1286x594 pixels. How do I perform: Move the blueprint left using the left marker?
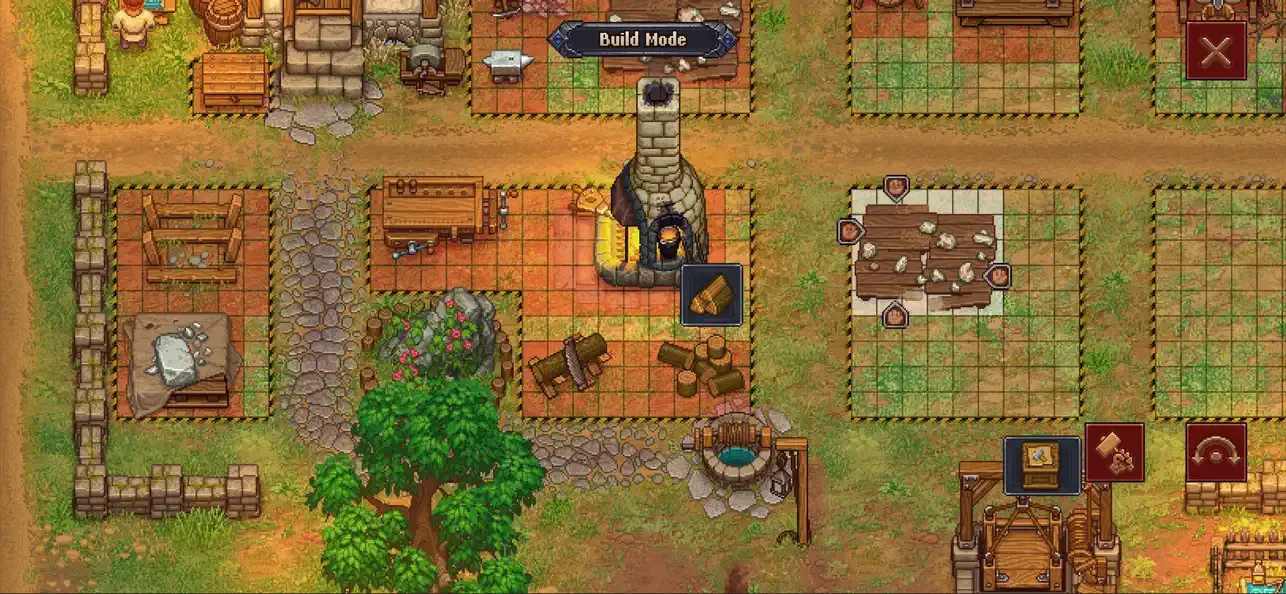850,231
